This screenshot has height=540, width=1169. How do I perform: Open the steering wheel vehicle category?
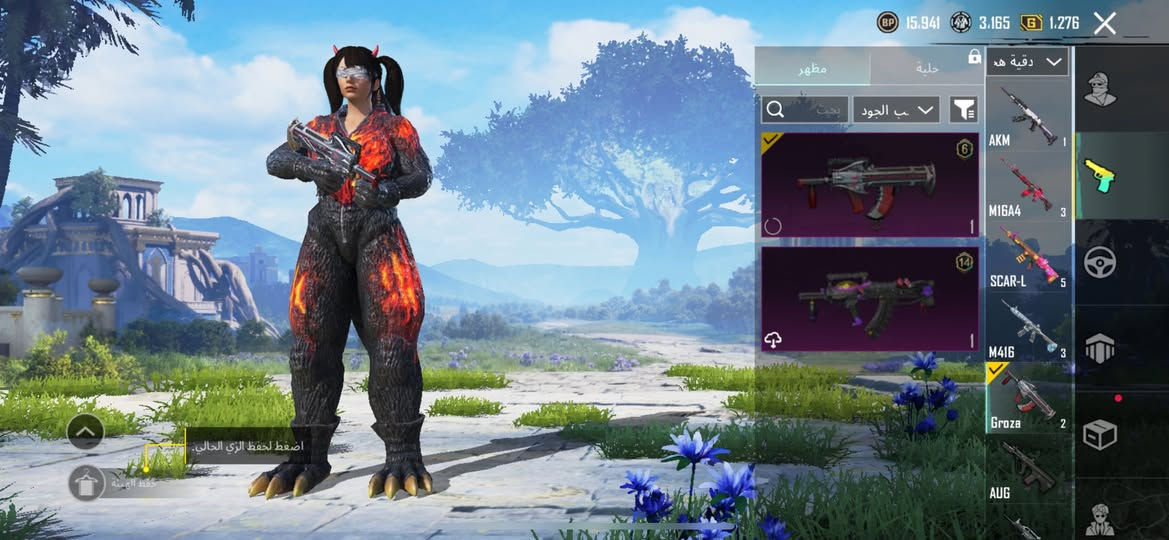pyautogui.click(x=1100, y=262)
